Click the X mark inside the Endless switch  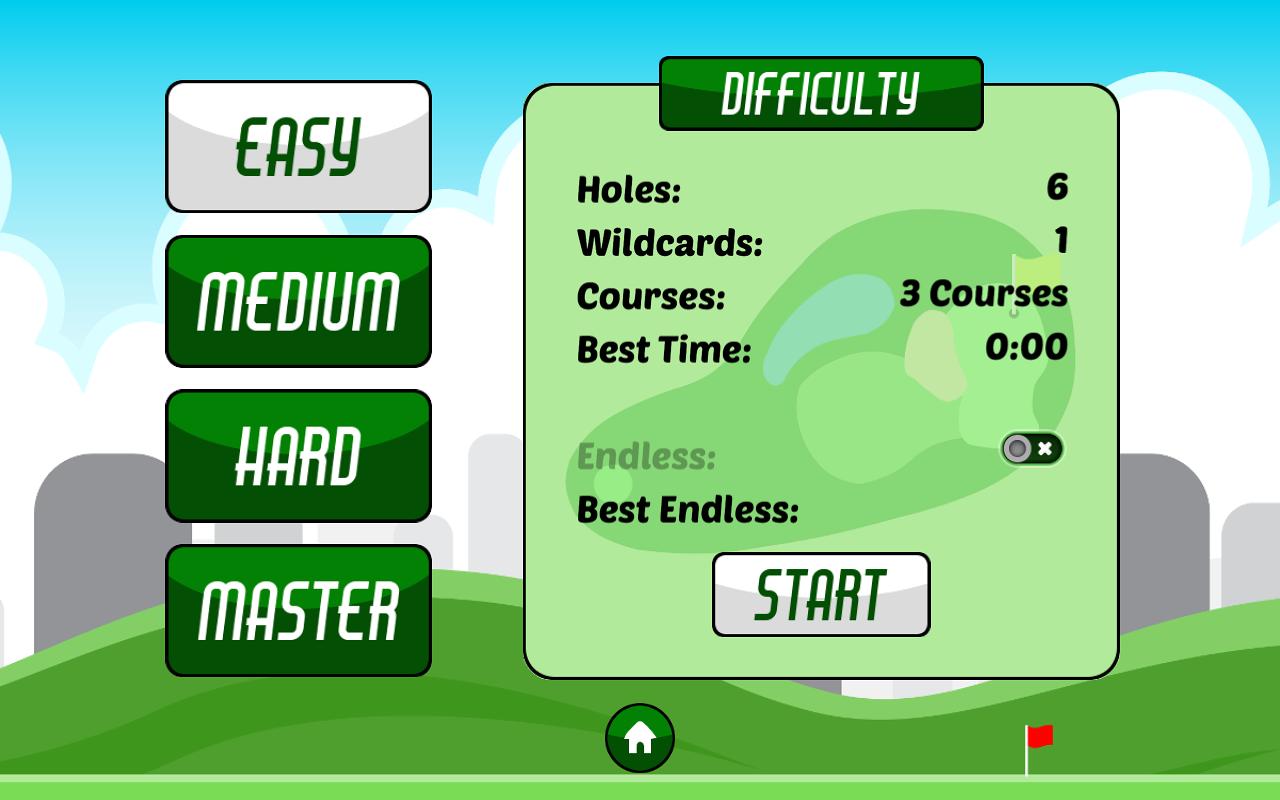tap(1043, 449)
